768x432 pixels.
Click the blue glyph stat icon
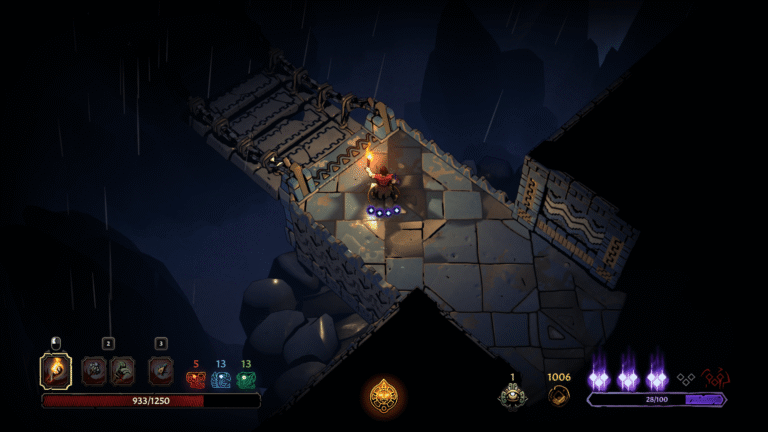221,379
